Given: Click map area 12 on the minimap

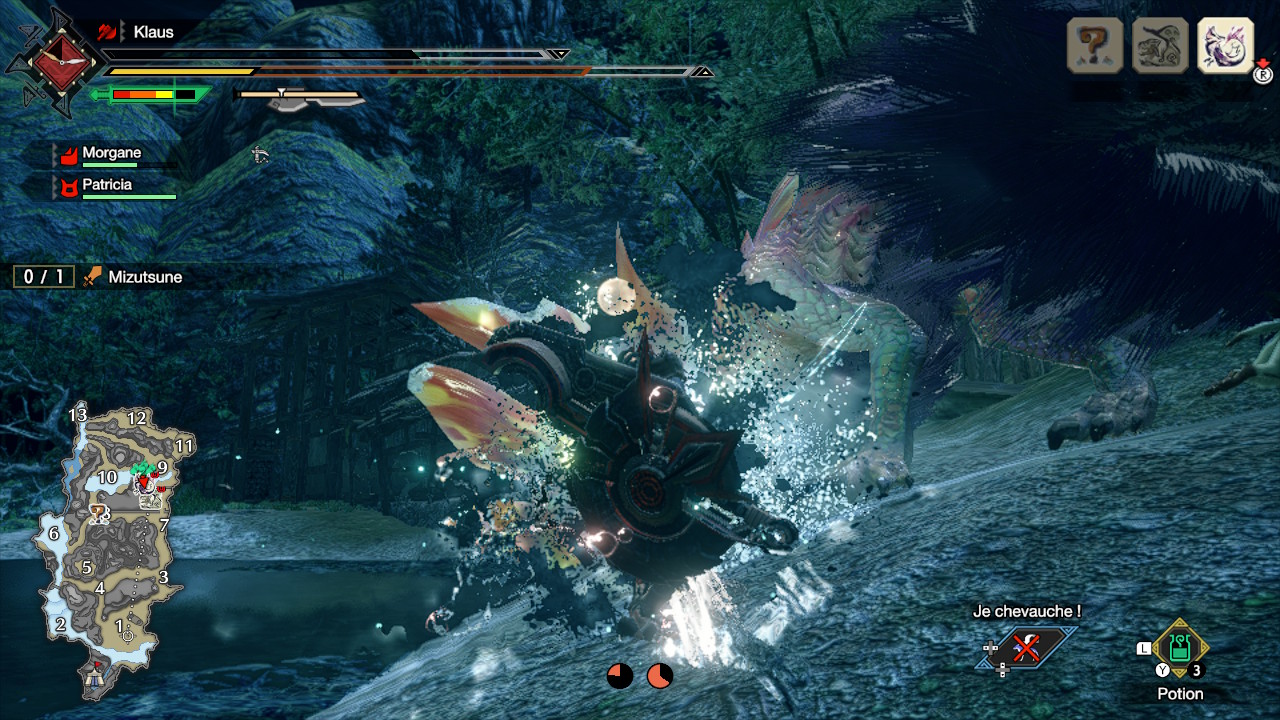Looking at the screenshot, I should 137,418.
